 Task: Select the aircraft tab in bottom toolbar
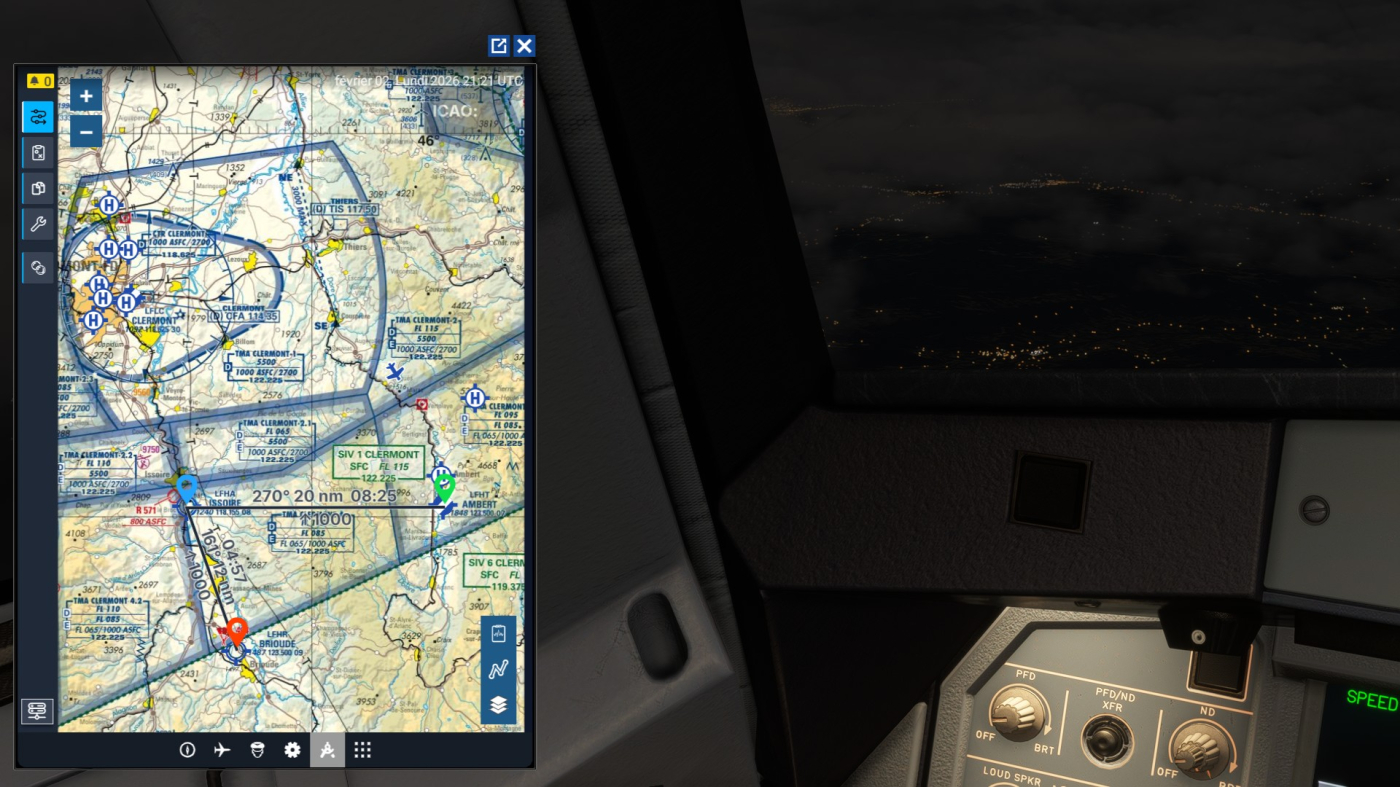click(x=222, y=749)
